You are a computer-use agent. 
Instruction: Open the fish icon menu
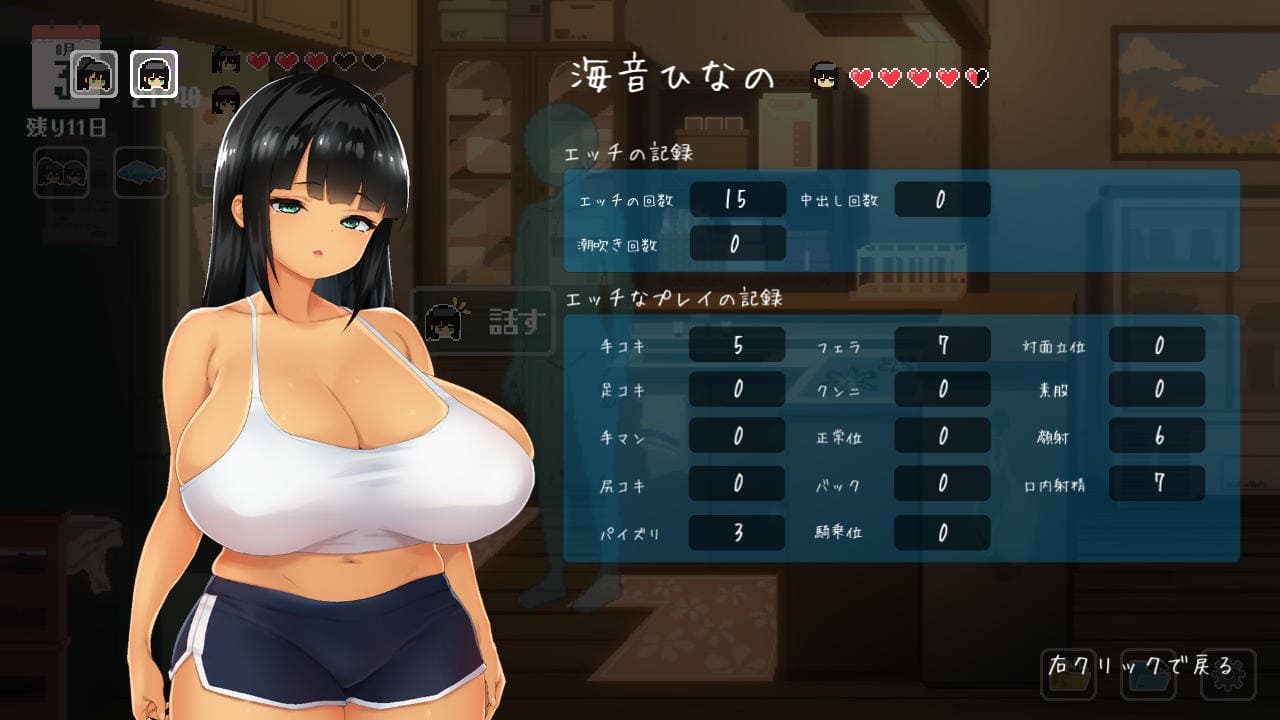click(x=141, y=173)
